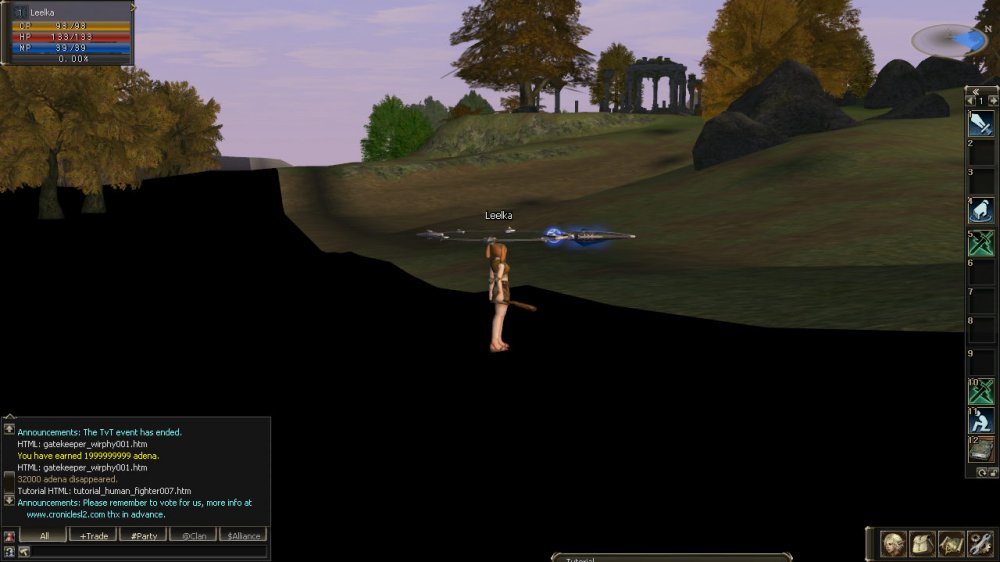This screenshot has height=562, width=1000.
Task: Switch to the +Trade chat tab
Action: tap(94, 535)
